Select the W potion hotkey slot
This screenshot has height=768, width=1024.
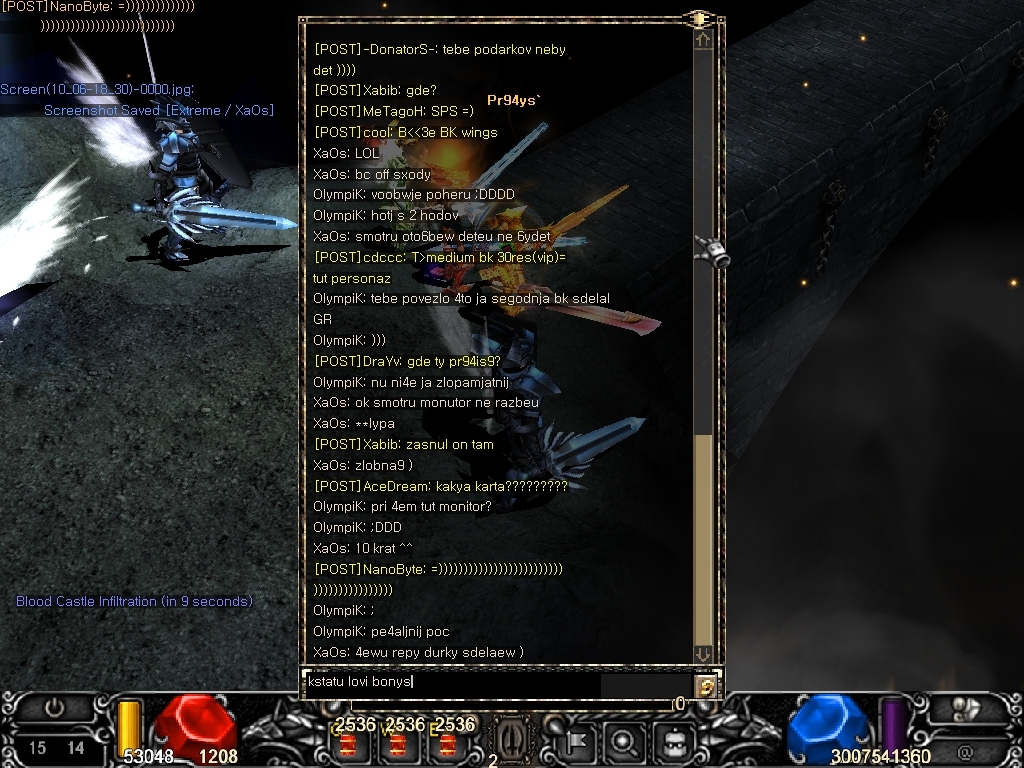click(399, 744)
